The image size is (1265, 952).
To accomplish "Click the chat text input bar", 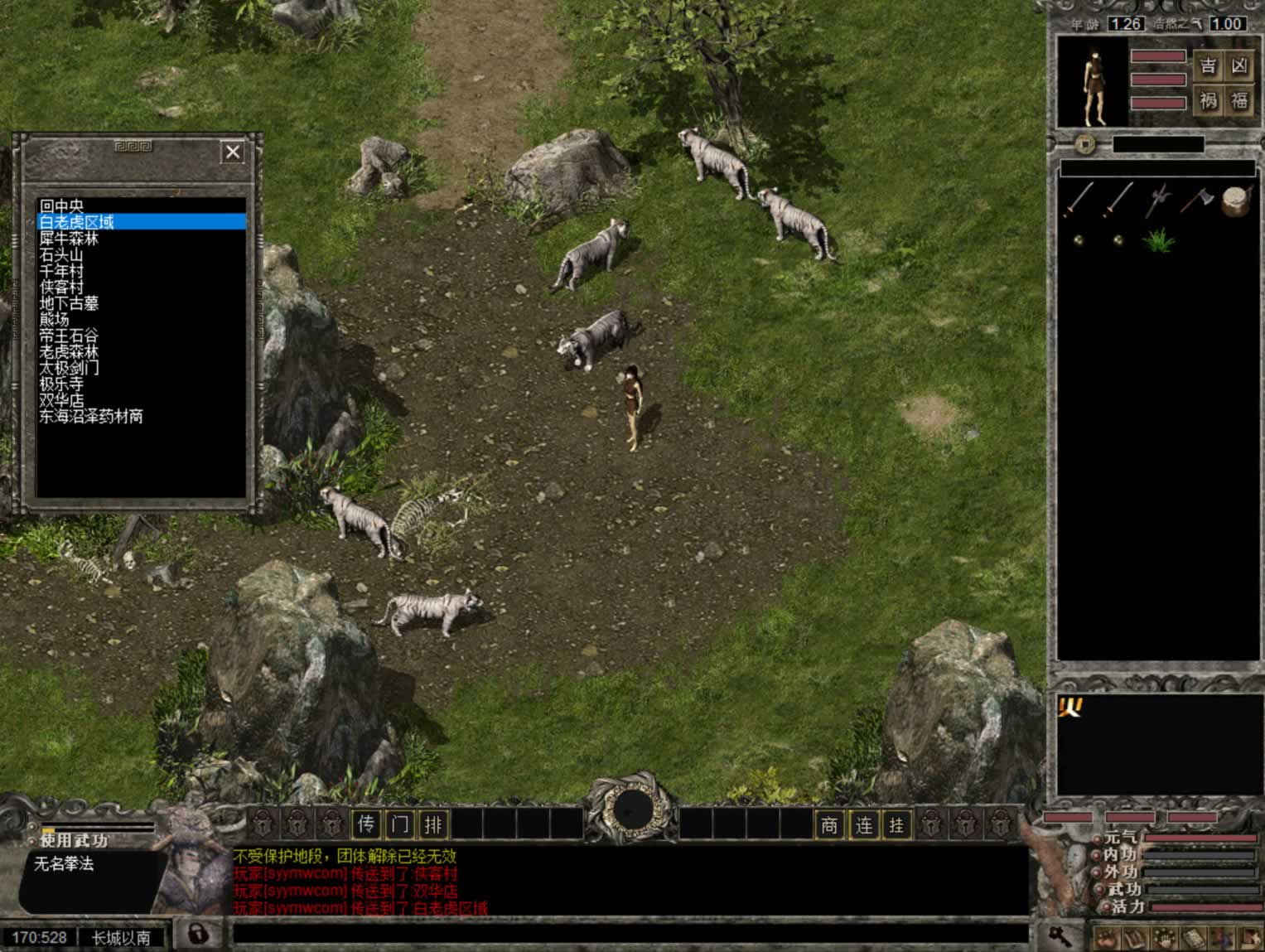I will pos(630,935).
